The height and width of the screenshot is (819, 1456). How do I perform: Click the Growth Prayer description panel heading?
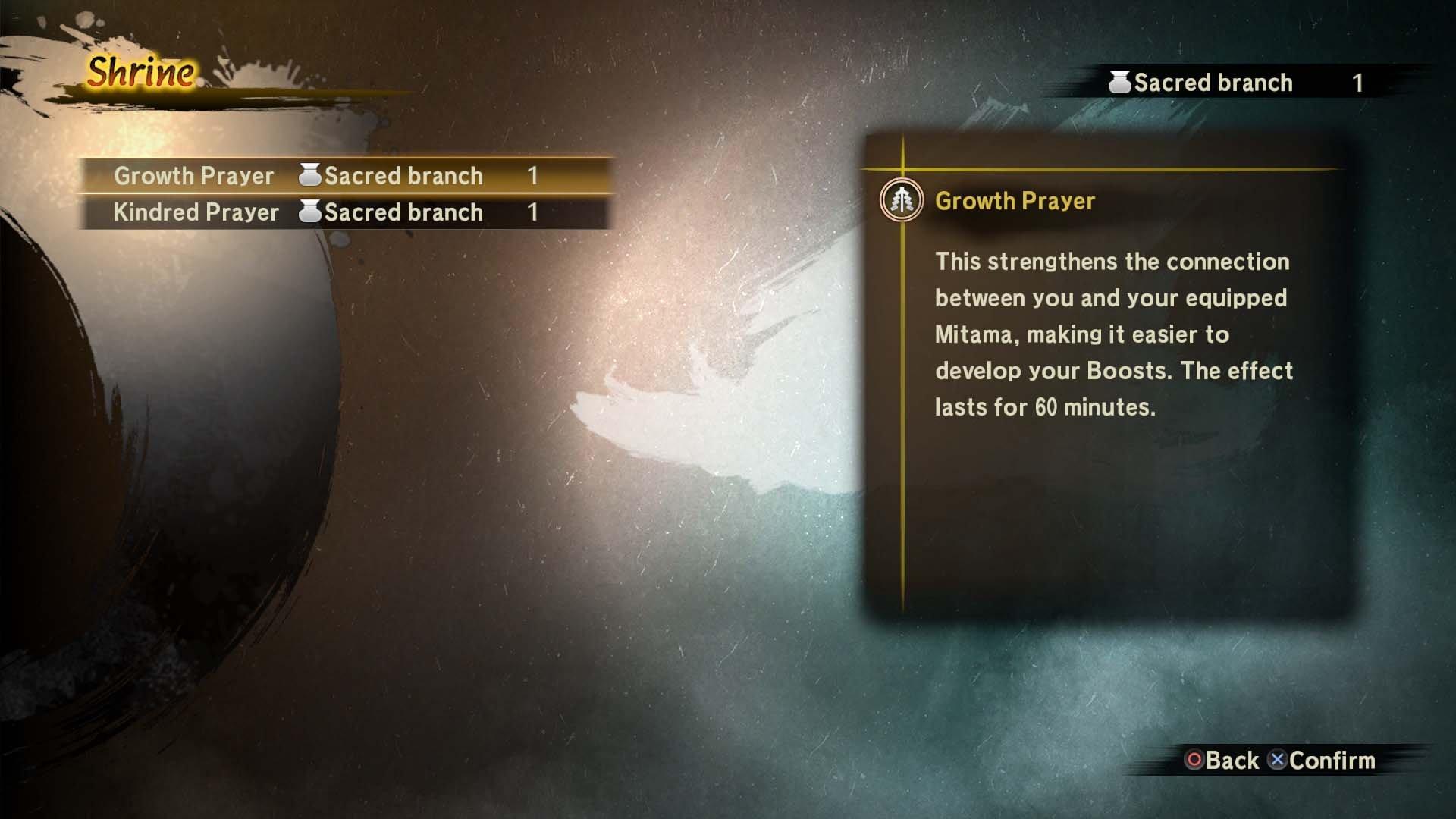pyautogui.click(x=1016, y=201)
